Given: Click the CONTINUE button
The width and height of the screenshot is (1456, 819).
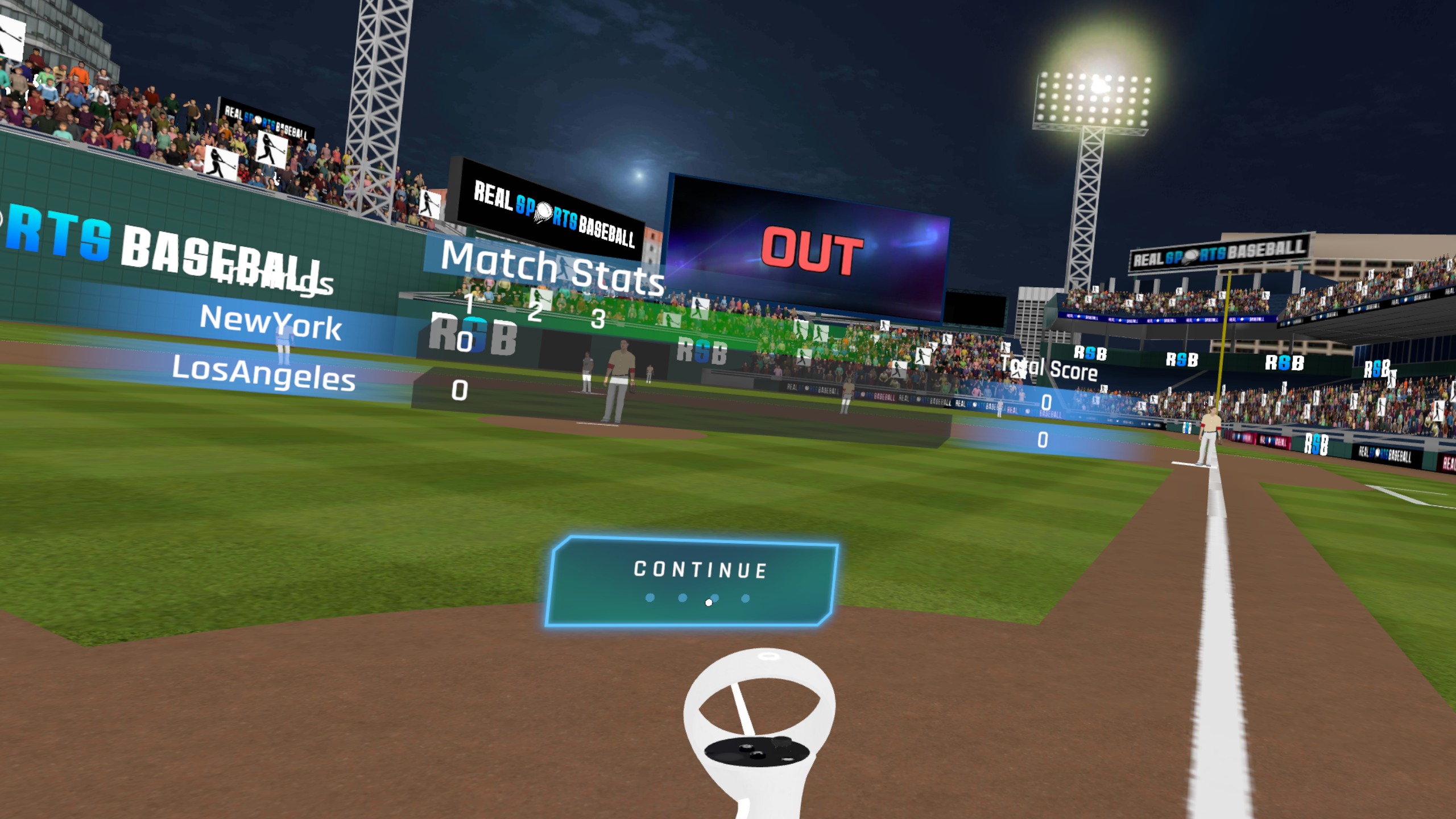Looking at the screenshot, I should click(692, 581).
